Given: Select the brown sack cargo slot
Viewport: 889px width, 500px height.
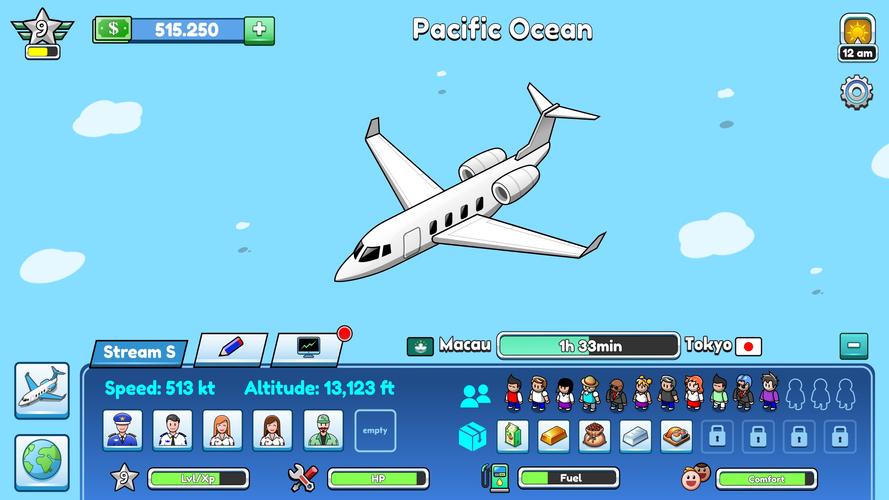Looking at the screenshot, I should (x=595, y=435).
